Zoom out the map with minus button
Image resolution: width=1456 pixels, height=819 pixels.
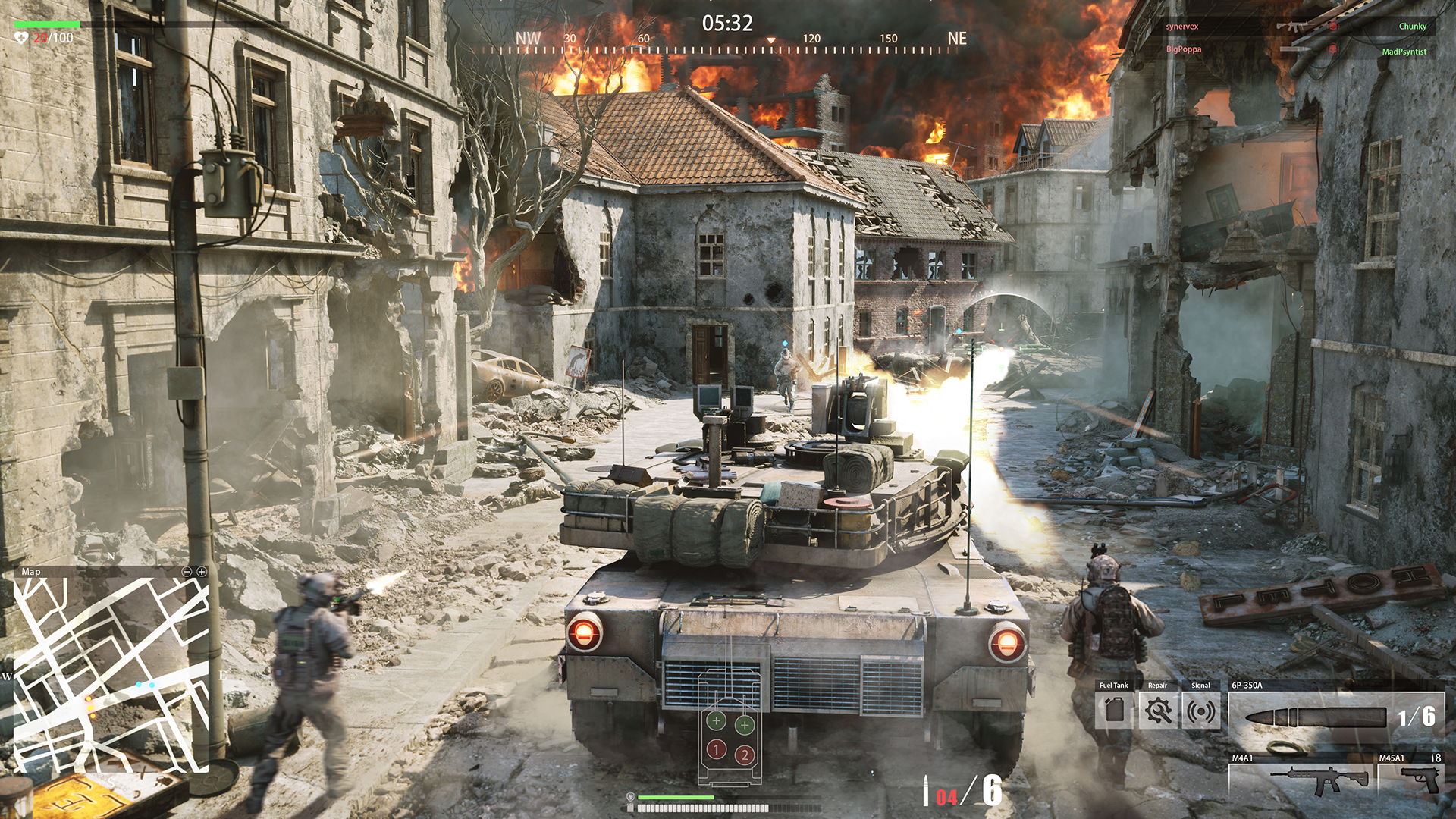pyautogui.click(x=187, y=572)
